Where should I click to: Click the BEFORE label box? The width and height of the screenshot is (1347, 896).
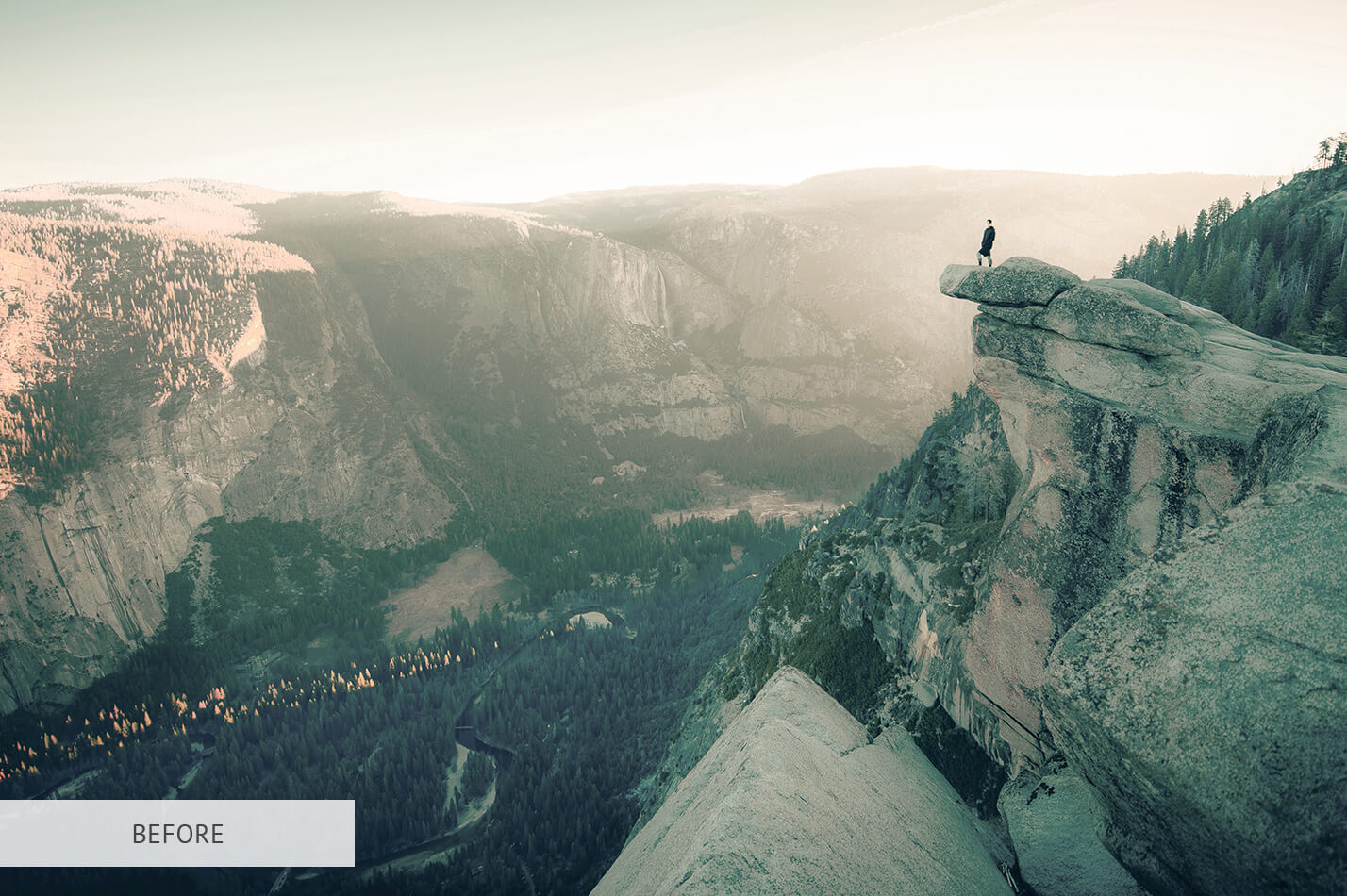177,833
